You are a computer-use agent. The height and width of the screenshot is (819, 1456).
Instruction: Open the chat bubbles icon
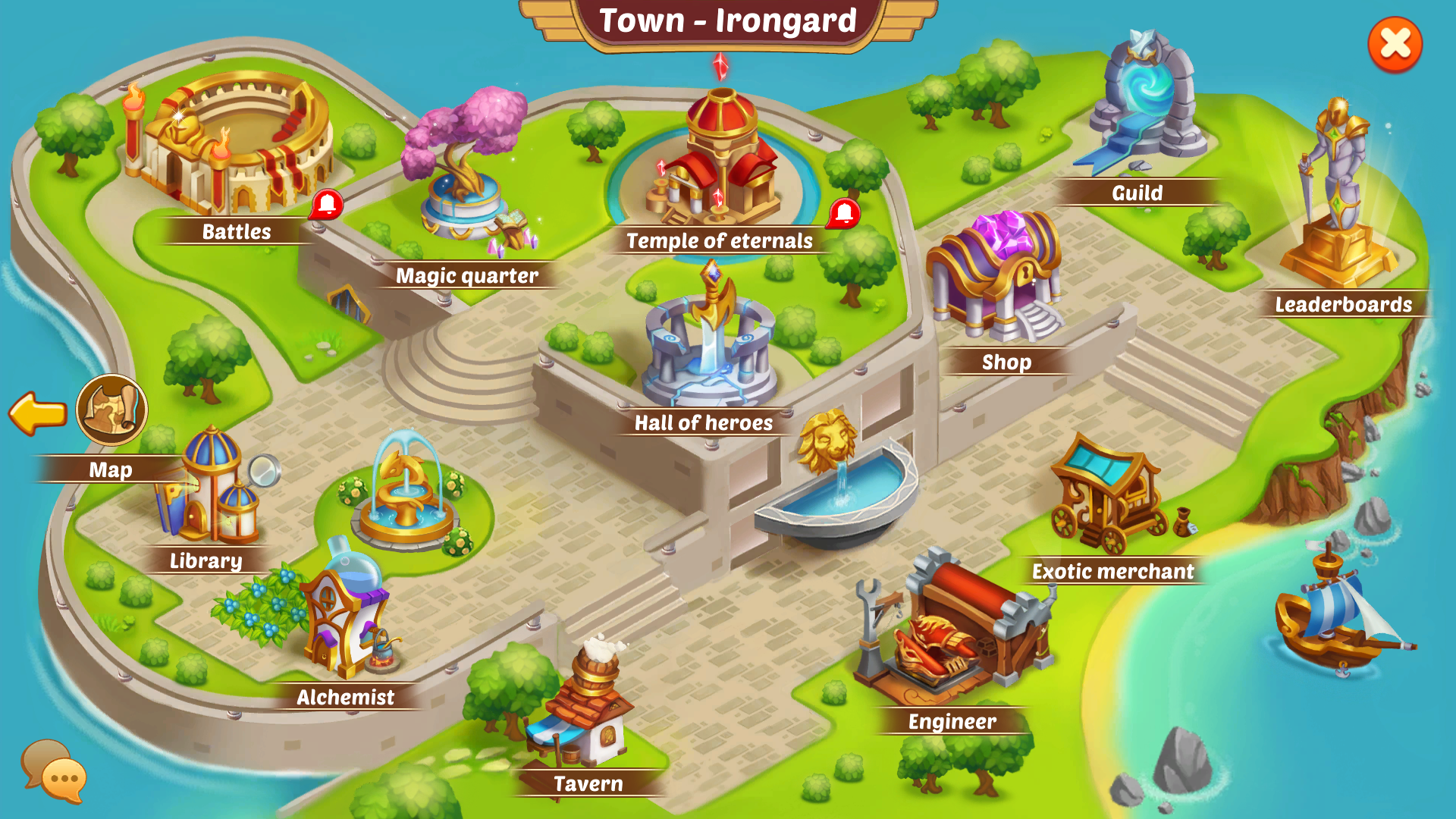(53, 770)
